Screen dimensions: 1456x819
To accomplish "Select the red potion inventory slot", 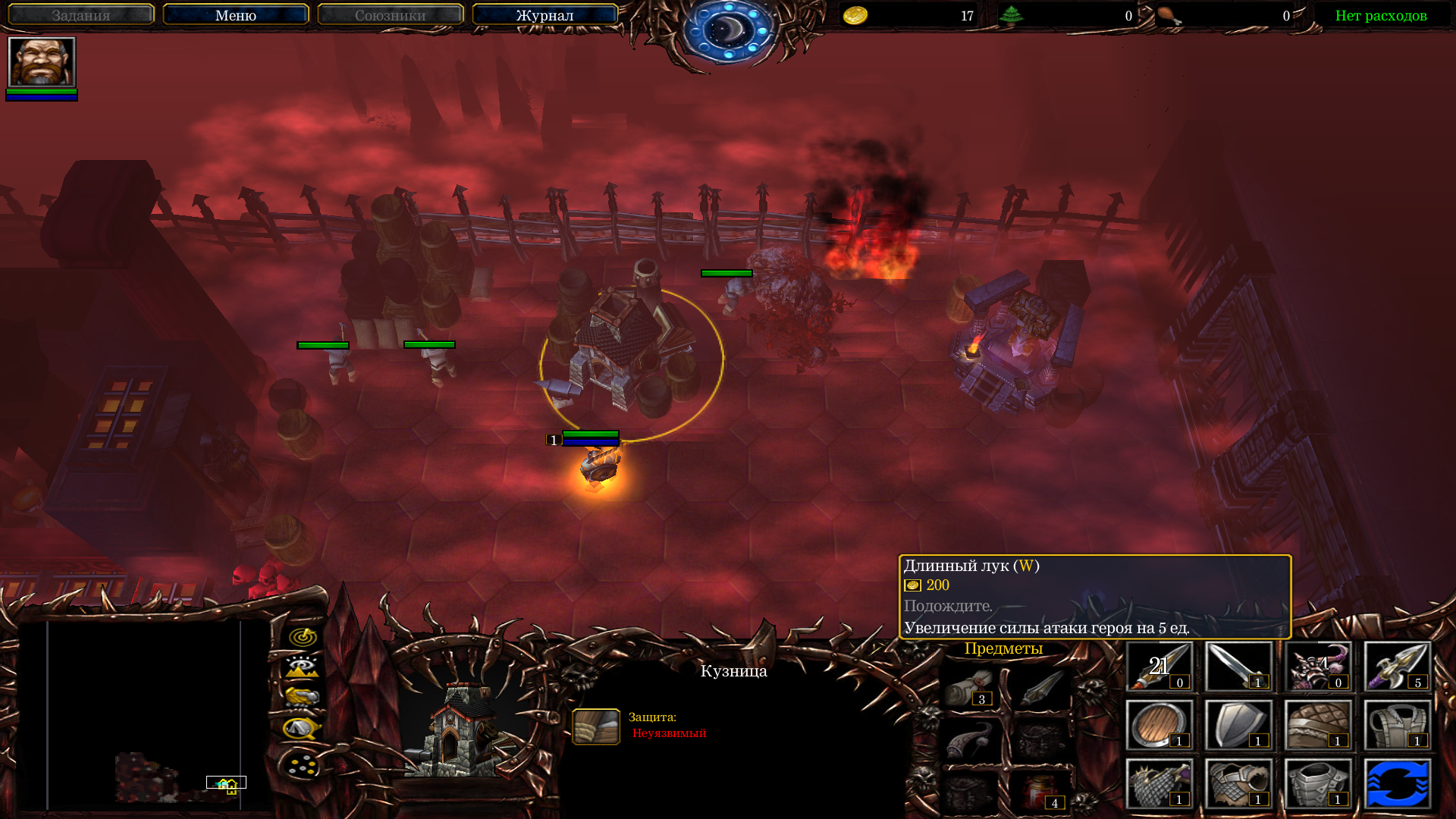I will point(1043,791).
